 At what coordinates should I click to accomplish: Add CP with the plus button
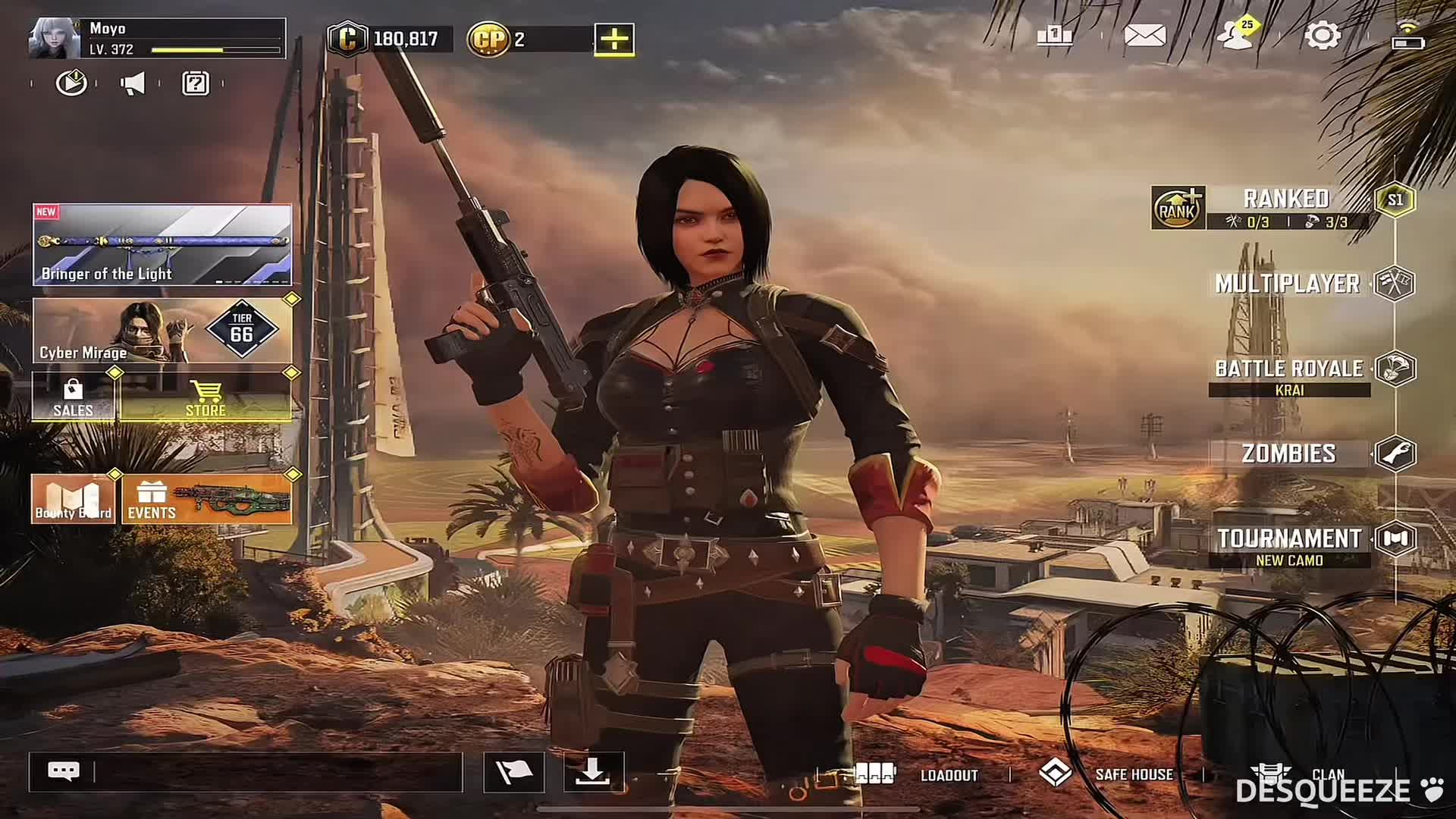614,39
